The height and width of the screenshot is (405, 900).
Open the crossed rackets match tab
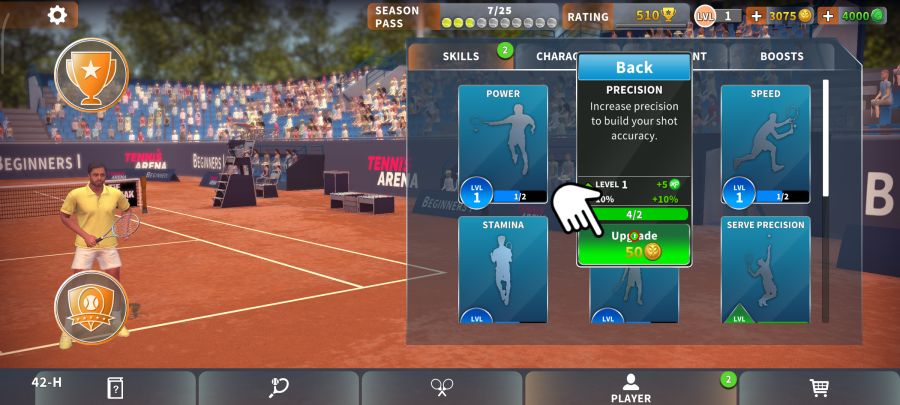click(x=442, y=388)
